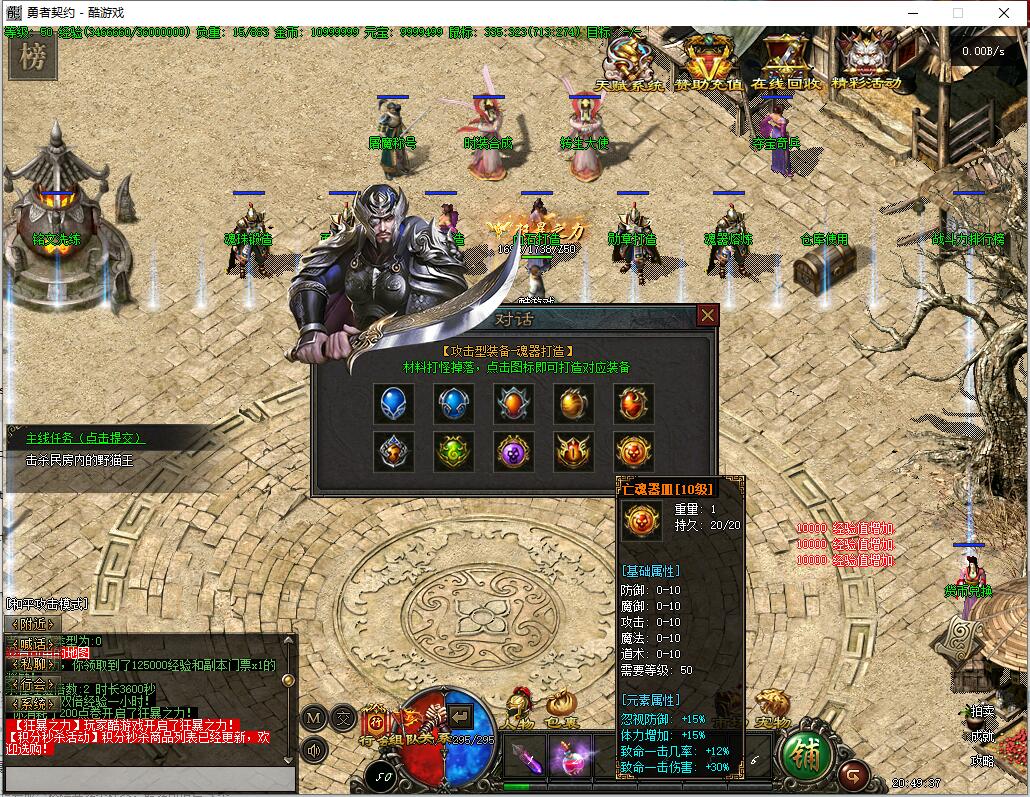Open the 在线回收 online recycling
The height and width of the screenshot is (797, 1030).
click(787, 62)
